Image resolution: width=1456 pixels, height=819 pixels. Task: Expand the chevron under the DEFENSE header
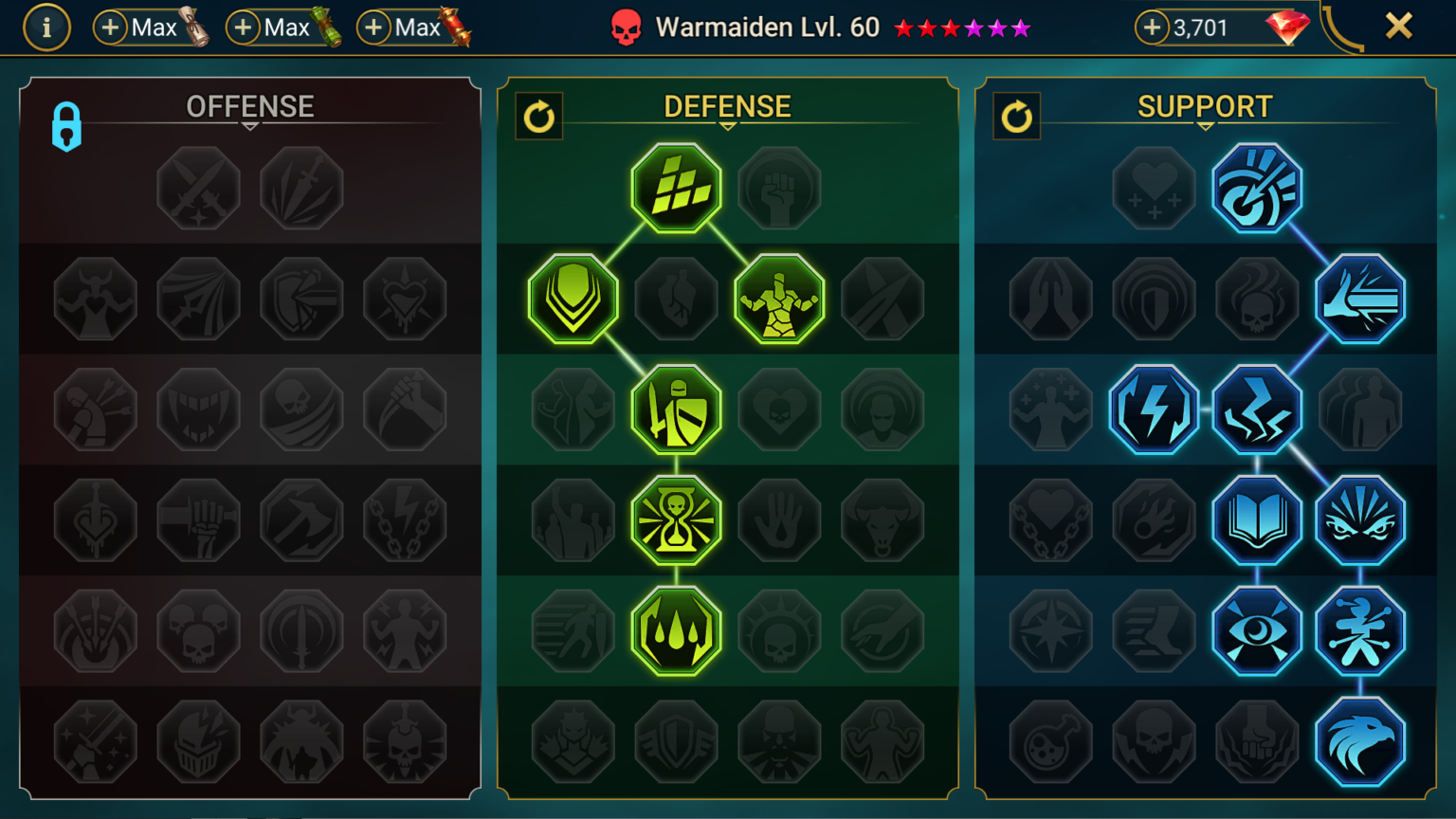tap(729, 124)
